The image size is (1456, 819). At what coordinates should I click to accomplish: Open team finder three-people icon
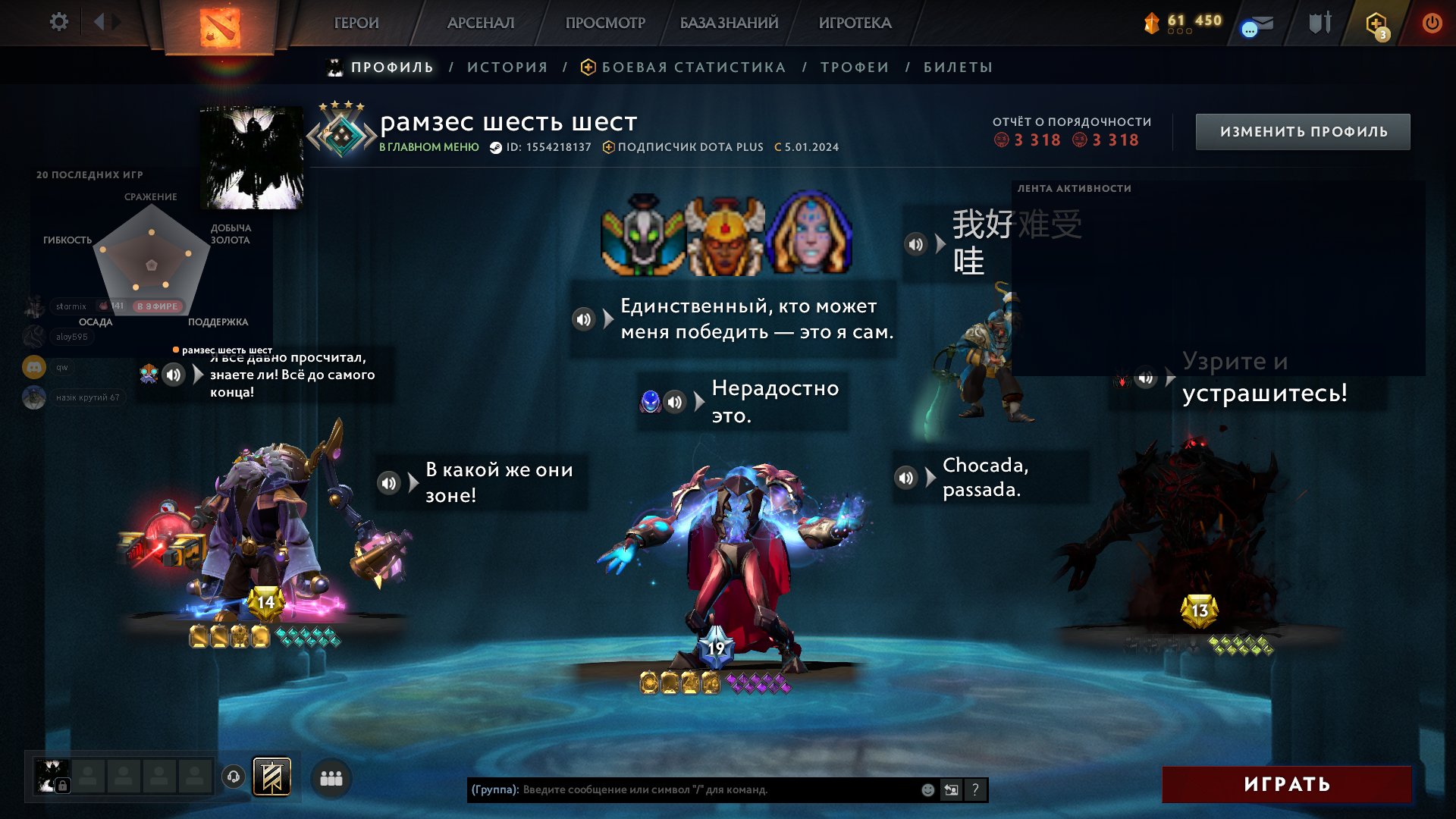331,777
